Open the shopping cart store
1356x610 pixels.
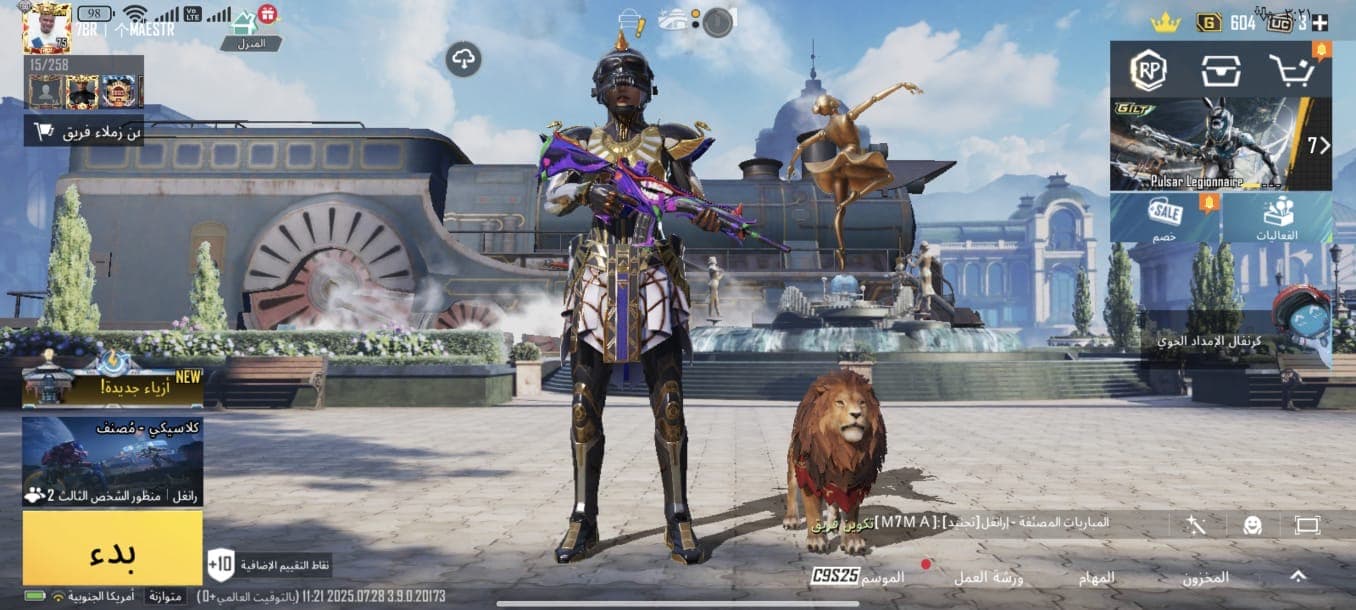[1292, 70]
